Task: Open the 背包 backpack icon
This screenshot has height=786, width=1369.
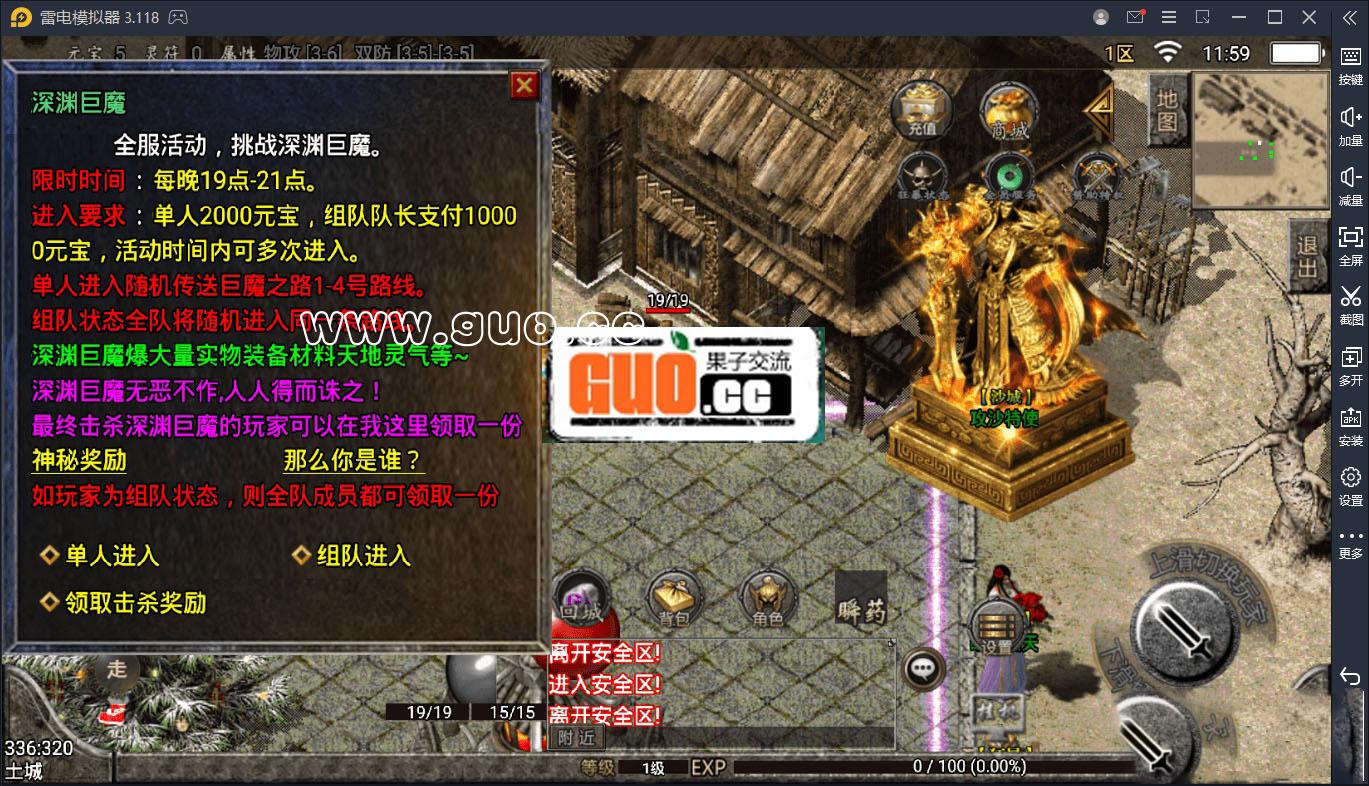Action: coord(675,595)
